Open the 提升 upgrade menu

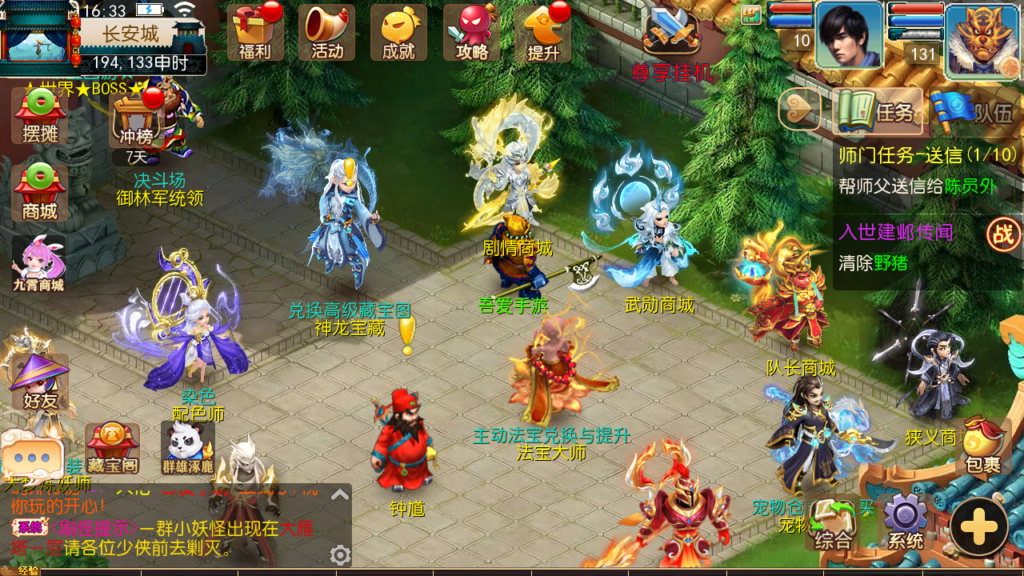(x=545, y=32)
